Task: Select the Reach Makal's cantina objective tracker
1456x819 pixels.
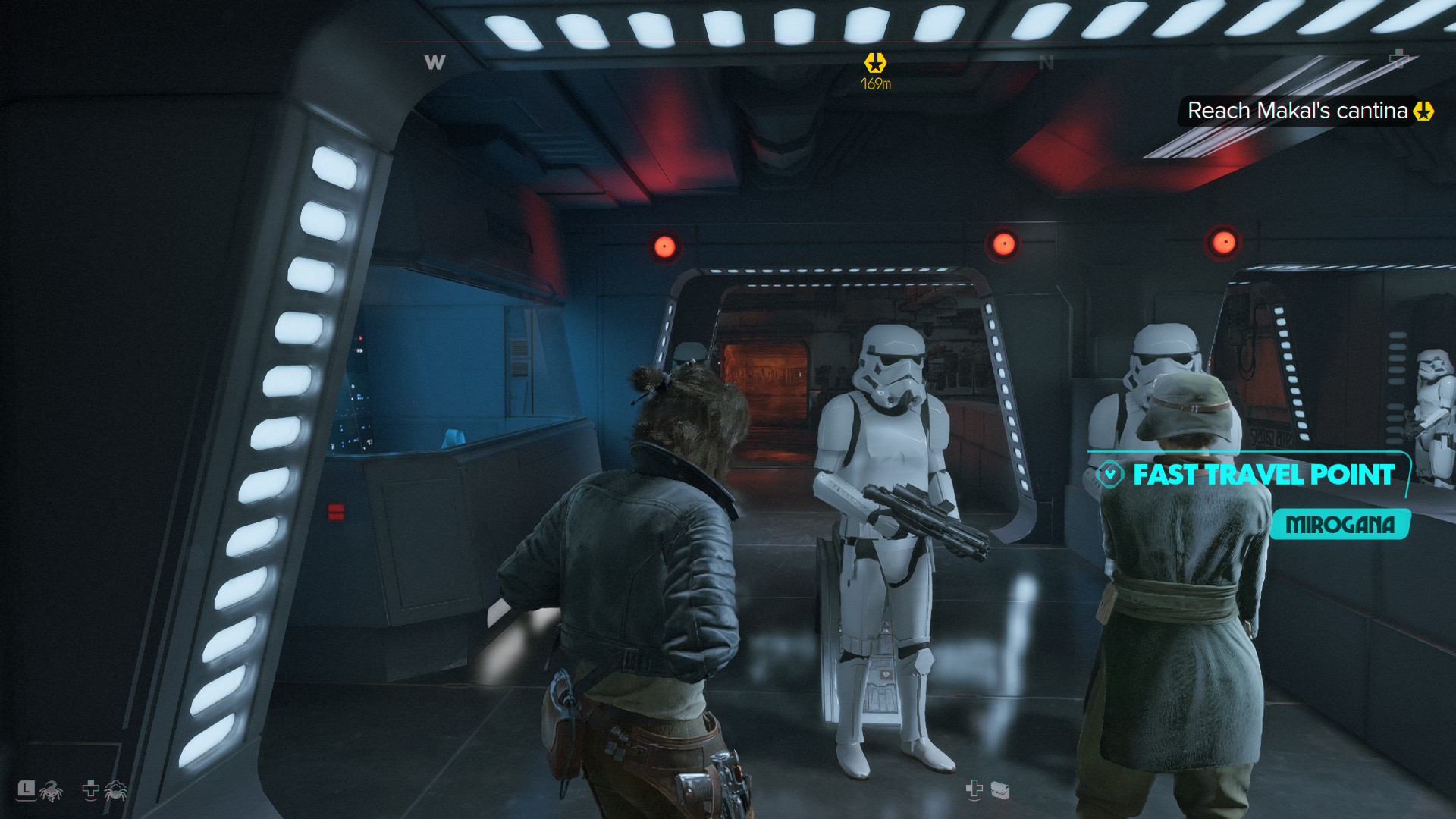Action: (1298, 111)
